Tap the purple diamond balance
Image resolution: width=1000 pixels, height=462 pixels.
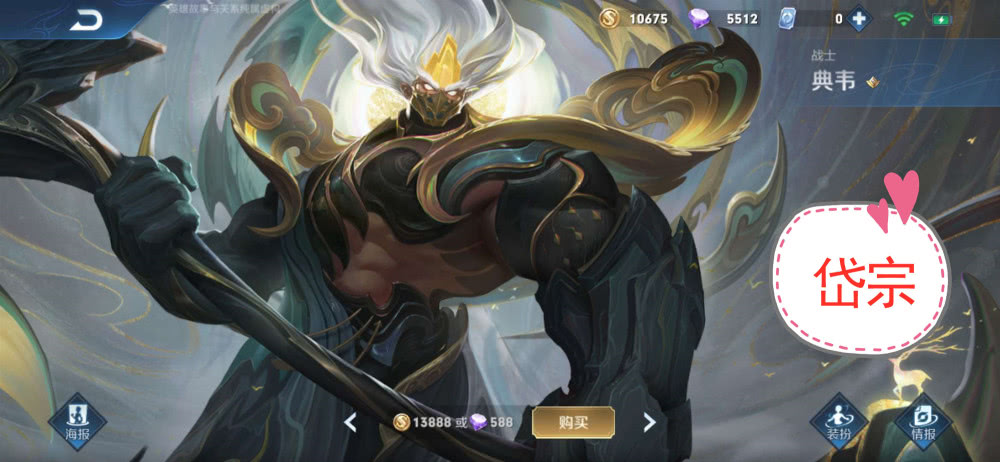727,19
